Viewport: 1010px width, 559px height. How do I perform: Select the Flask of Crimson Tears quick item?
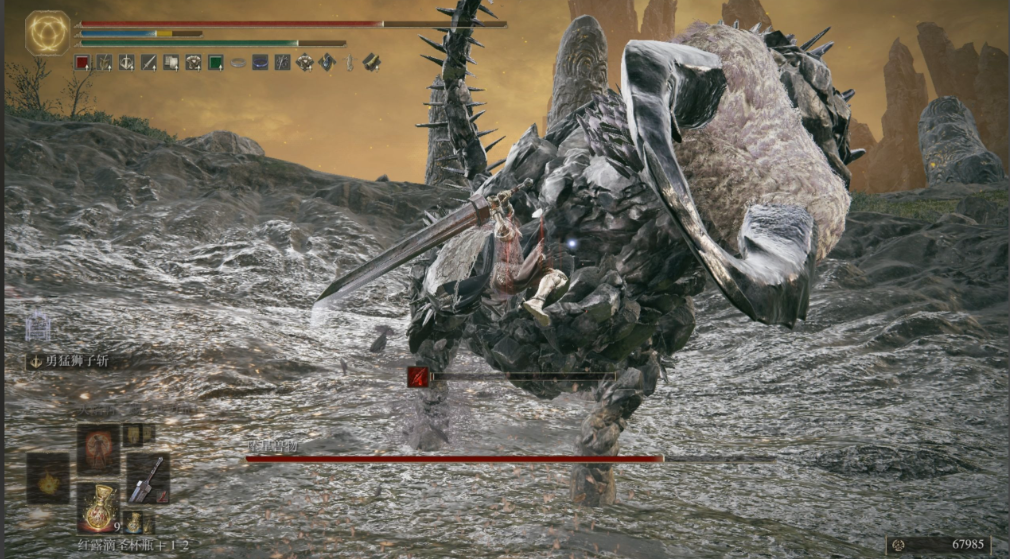tap(98, 506)
